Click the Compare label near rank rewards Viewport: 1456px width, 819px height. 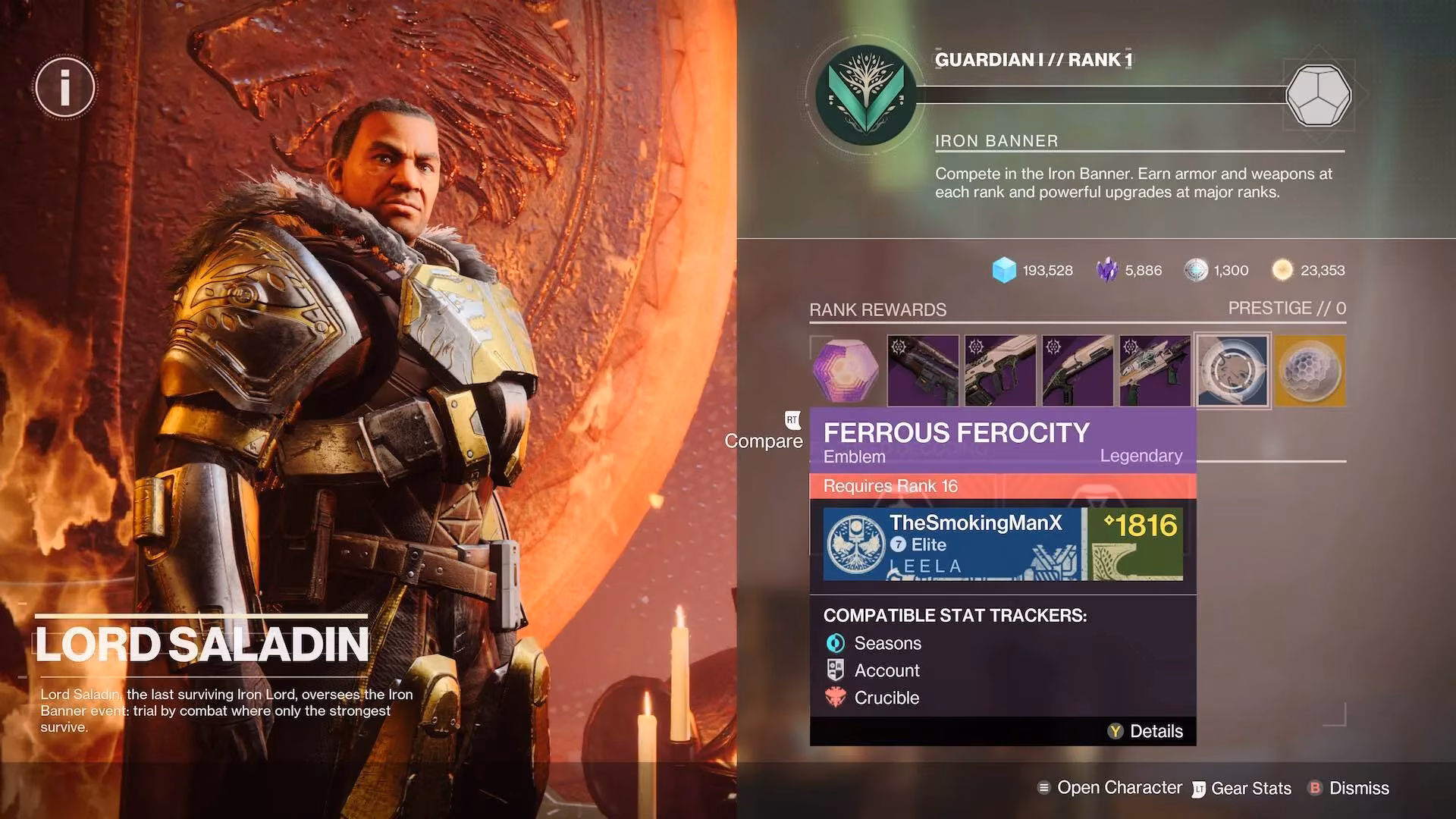pyautogui.click(x=764, y=441)
